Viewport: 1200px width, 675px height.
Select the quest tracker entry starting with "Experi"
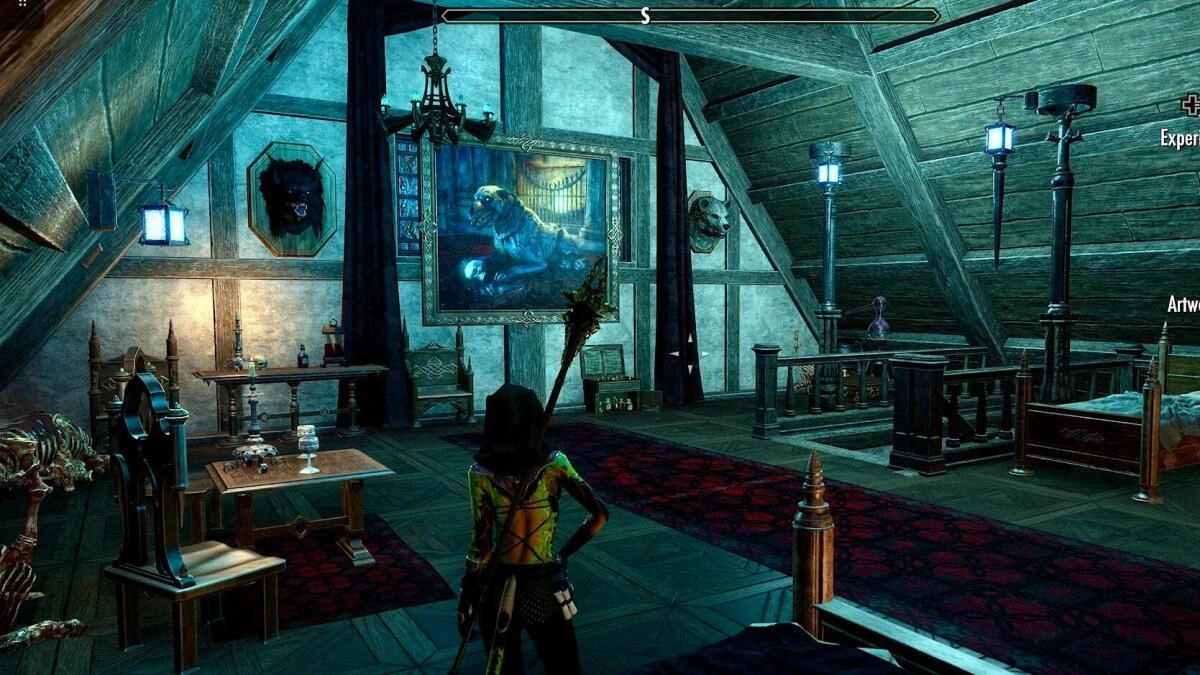tap(1180, 138)
